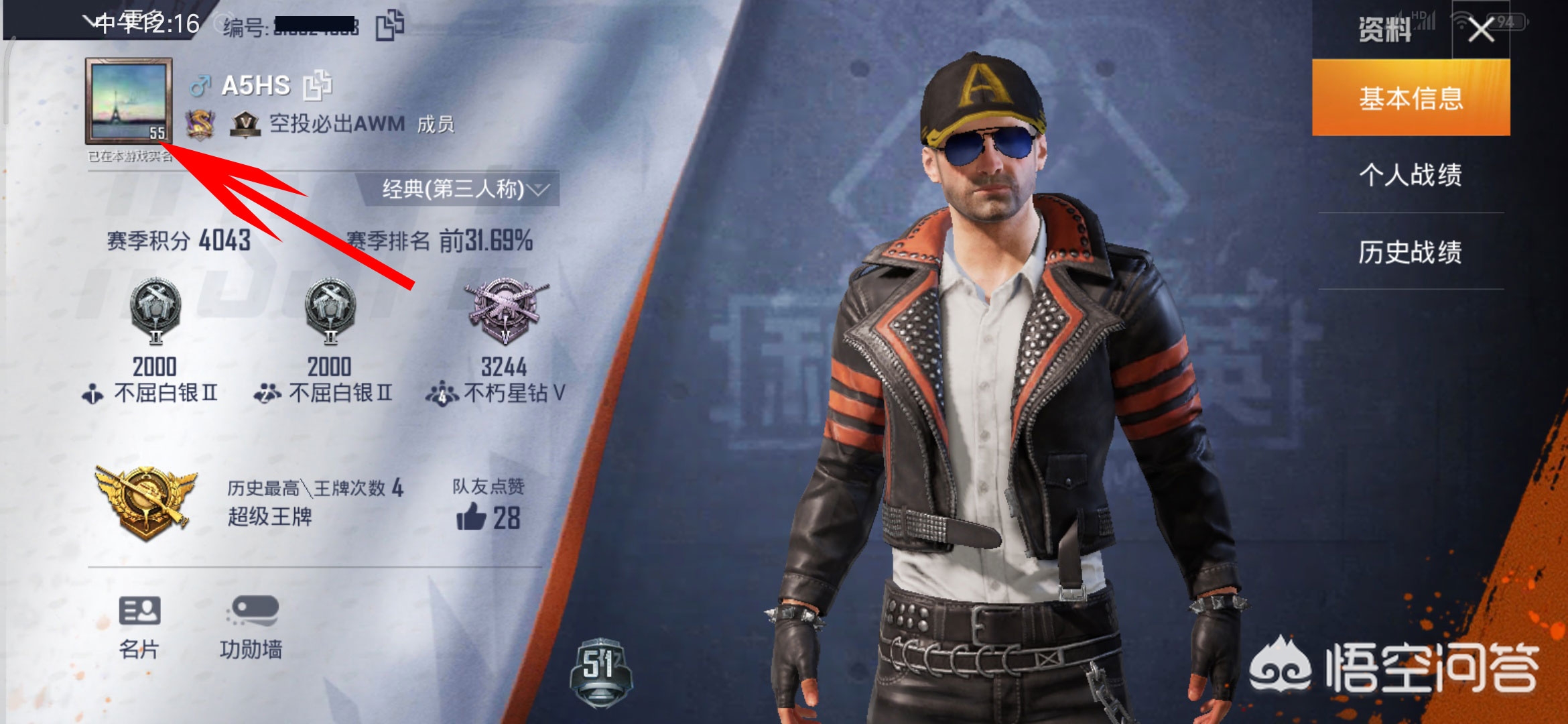This screenshot has height=724, width=1568.
Task: Close the profile panel with the X
Action: click(x=1481, y=30)
